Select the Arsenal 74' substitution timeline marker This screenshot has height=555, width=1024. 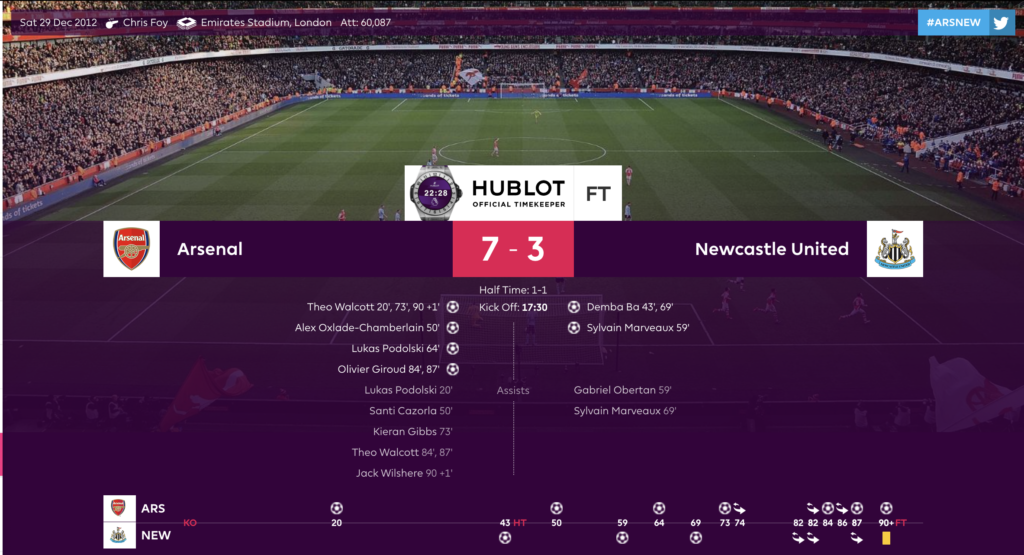pyautogui.click(x=739, y=508)
